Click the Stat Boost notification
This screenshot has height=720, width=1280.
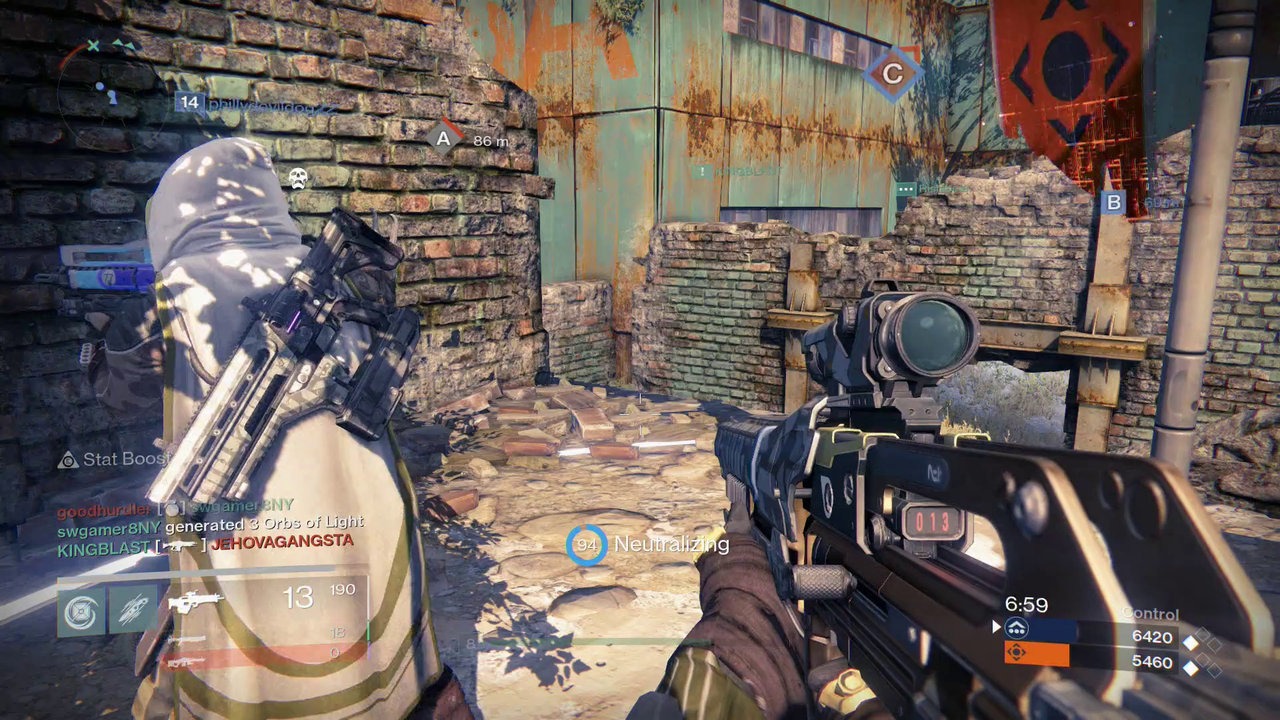point(112,460)
